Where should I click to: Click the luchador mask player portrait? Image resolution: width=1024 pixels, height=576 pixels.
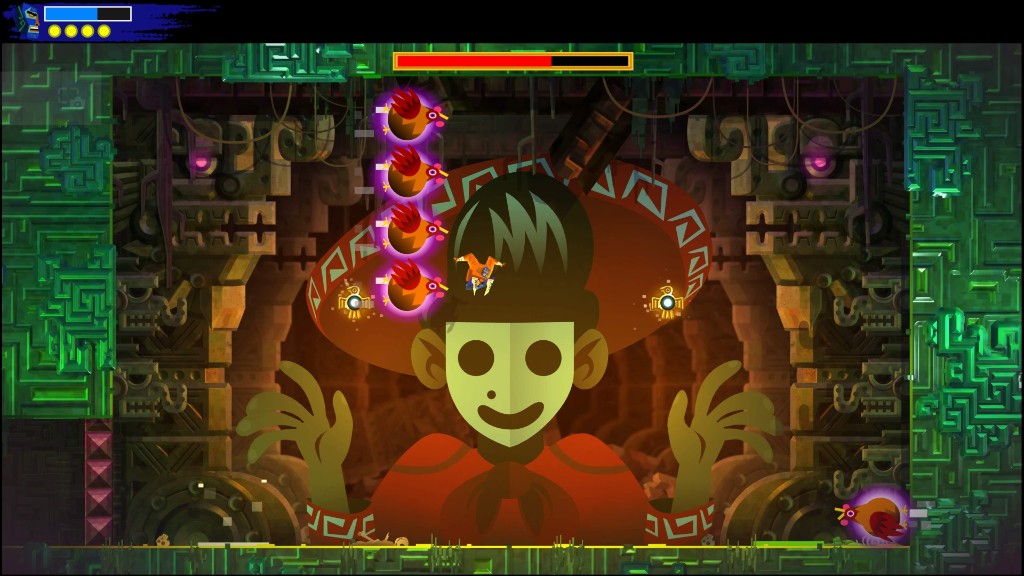pos(29,20)
